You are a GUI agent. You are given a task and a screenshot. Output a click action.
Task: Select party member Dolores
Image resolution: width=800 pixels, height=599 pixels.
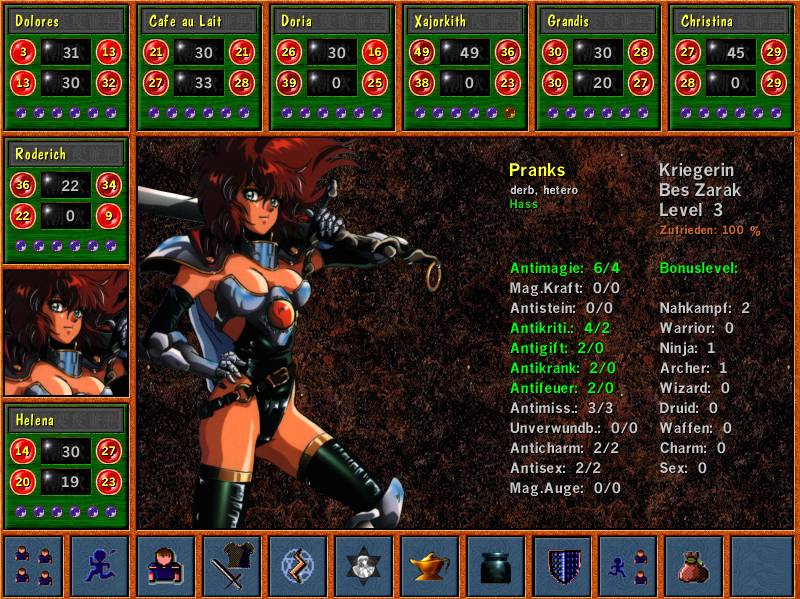click(67, 21)
